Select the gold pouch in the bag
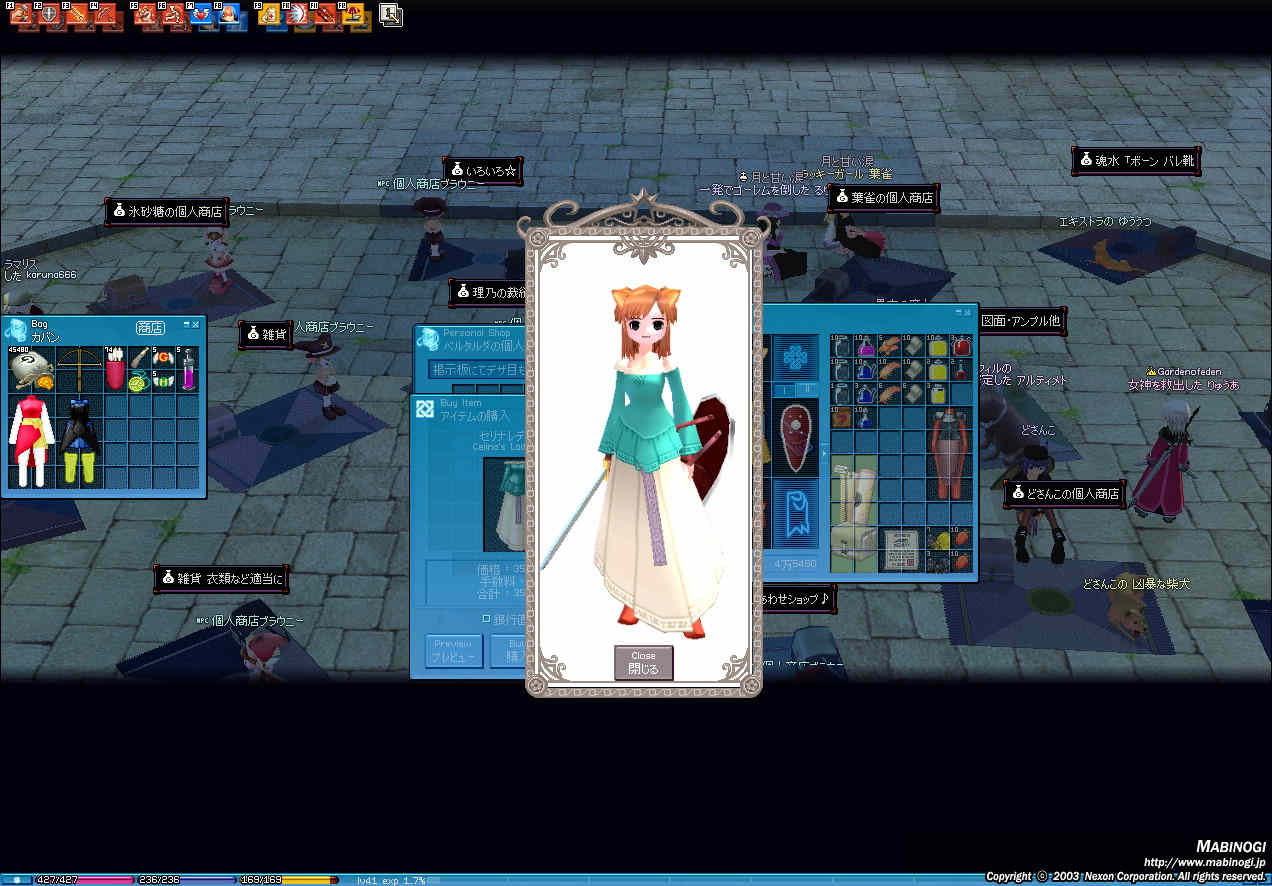This screenshot has height=886, width=1272. 31,369
